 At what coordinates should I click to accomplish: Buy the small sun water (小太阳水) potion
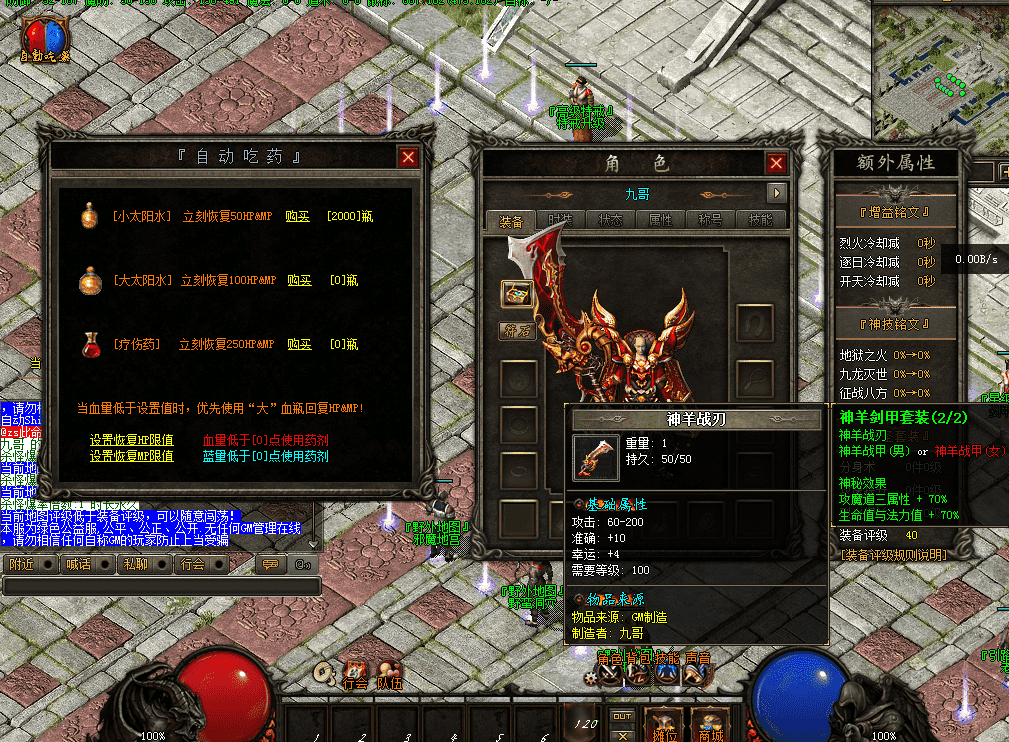coord(298,216)
